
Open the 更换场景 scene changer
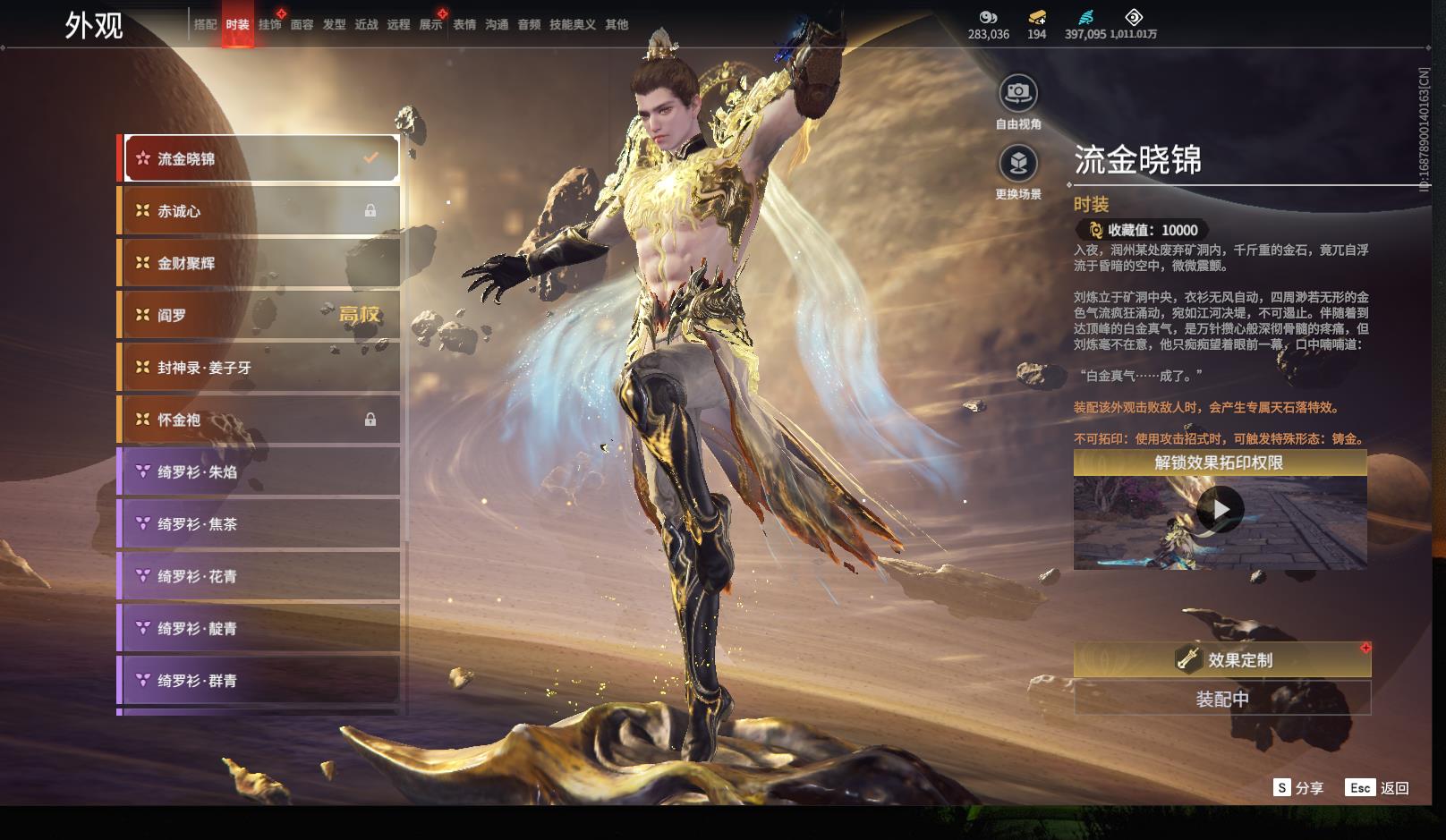click(x=1018, y=164)
